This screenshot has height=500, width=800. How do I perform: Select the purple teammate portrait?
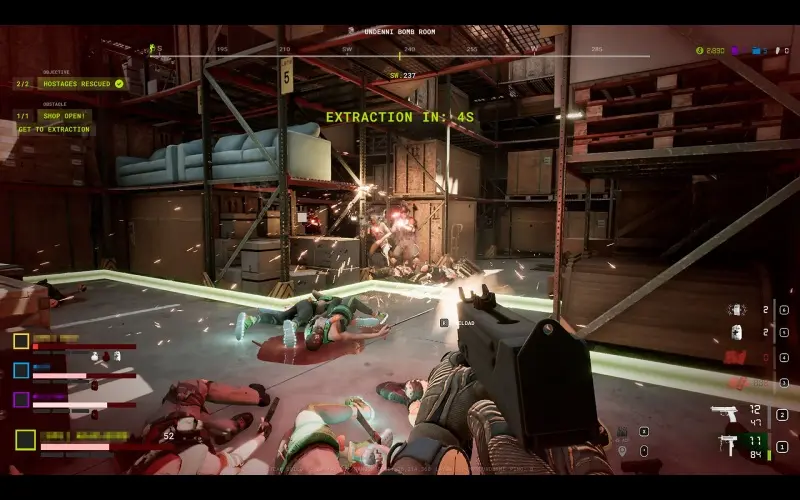pos(21,399)
